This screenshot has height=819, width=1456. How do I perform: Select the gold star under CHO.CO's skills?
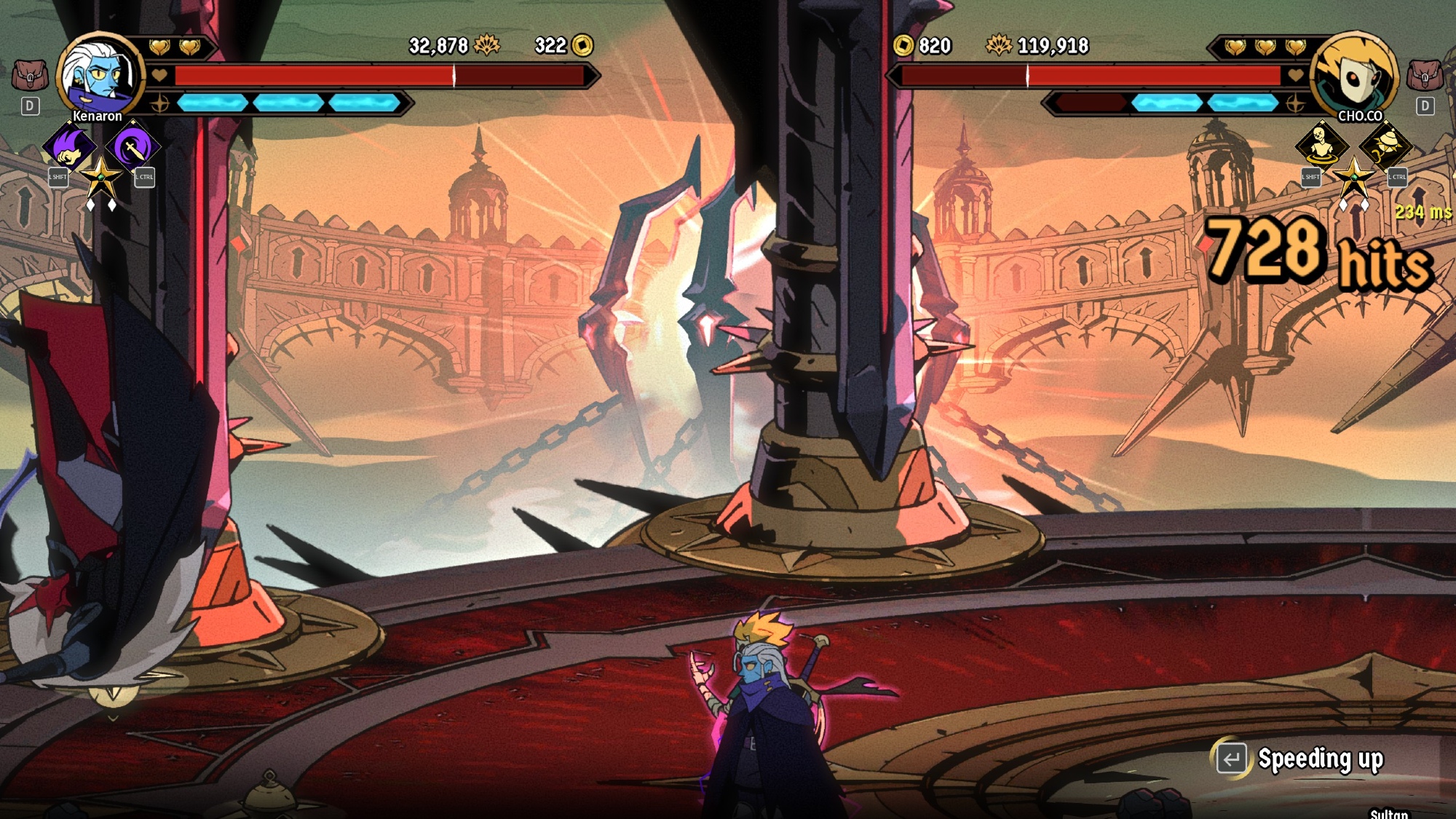(x=1353, y=177)
